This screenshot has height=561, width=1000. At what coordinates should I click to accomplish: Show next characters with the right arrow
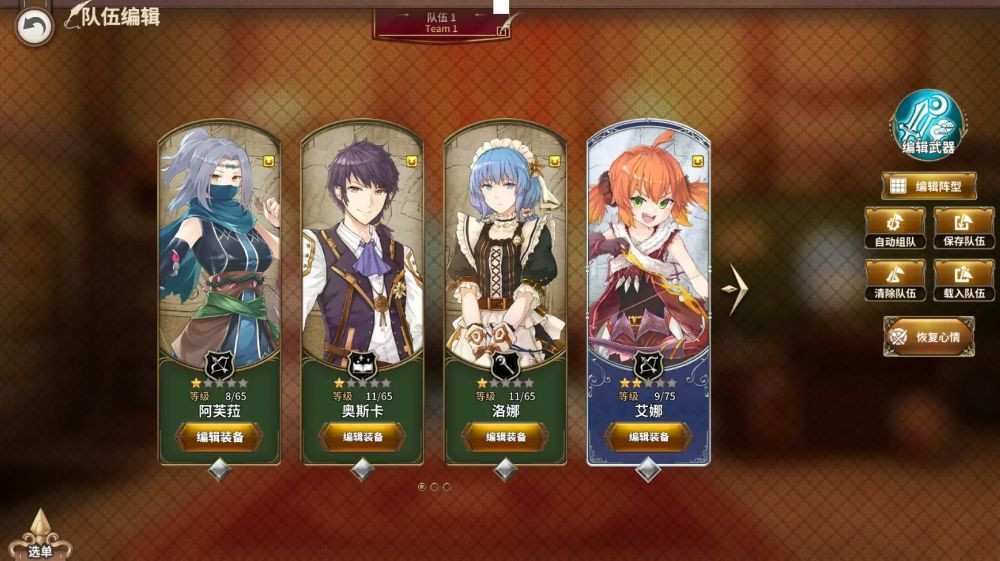pyautogui.click(x=735, y=290)
